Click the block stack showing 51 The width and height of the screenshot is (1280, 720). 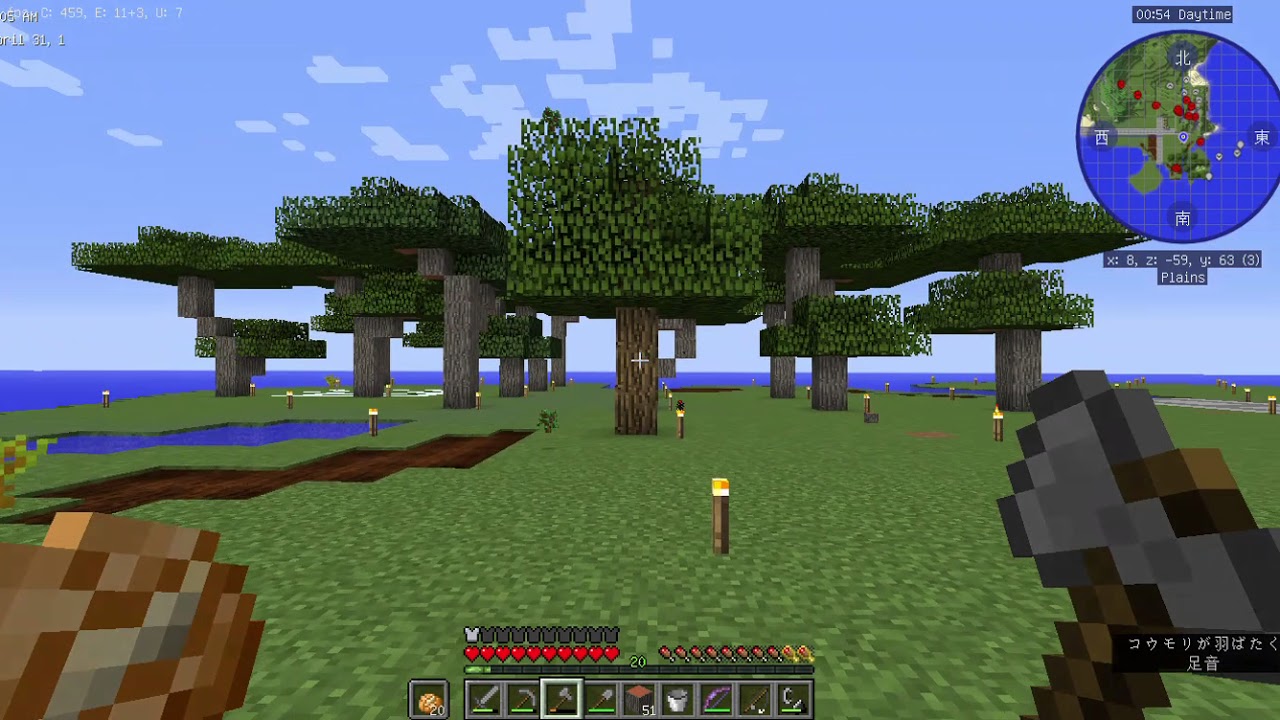point(639,698)
